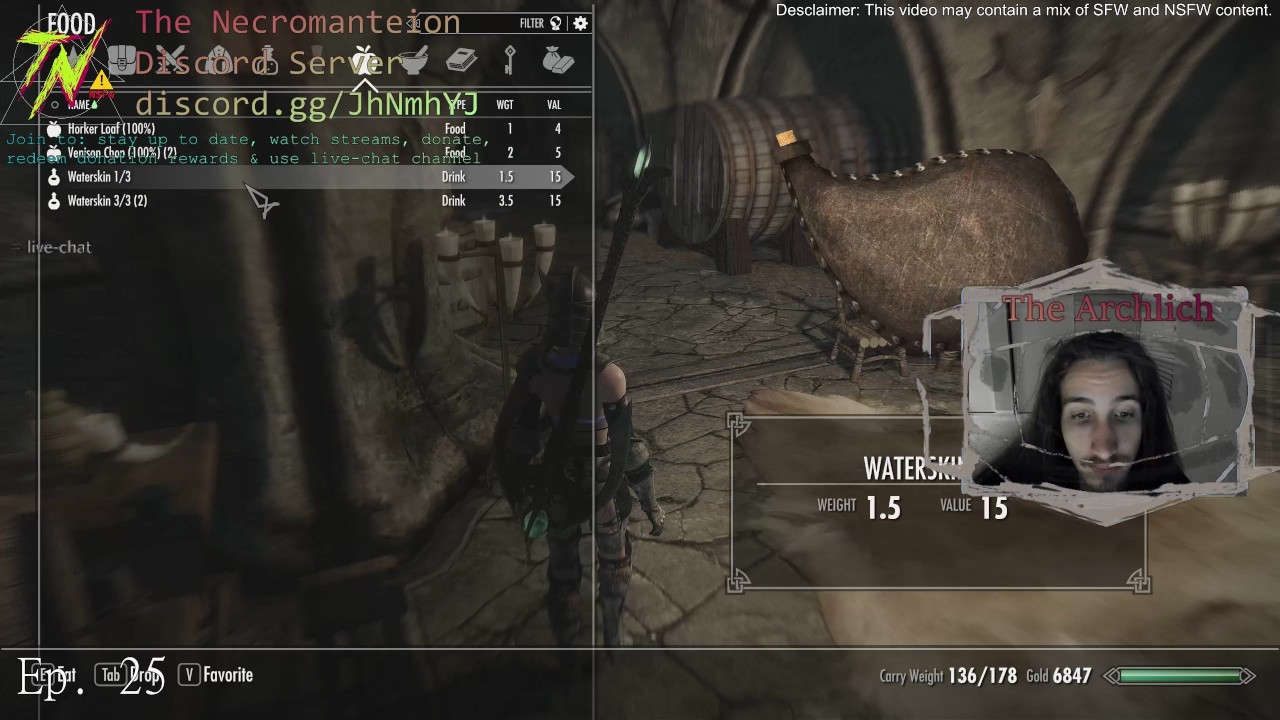The height and width of the screenshot is (720, 1280).
Task: Select the Horker Loaf (100%) row
Action: tap(111, 129)
